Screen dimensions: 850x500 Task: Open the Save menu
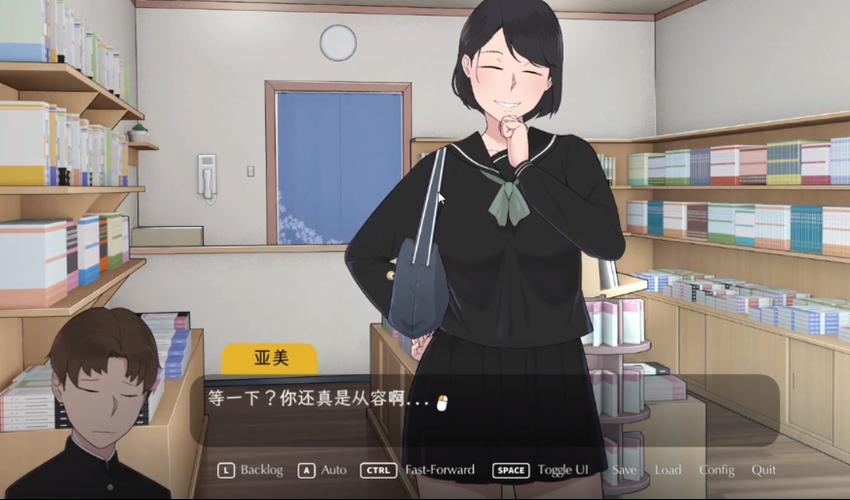tap(624, 470)
